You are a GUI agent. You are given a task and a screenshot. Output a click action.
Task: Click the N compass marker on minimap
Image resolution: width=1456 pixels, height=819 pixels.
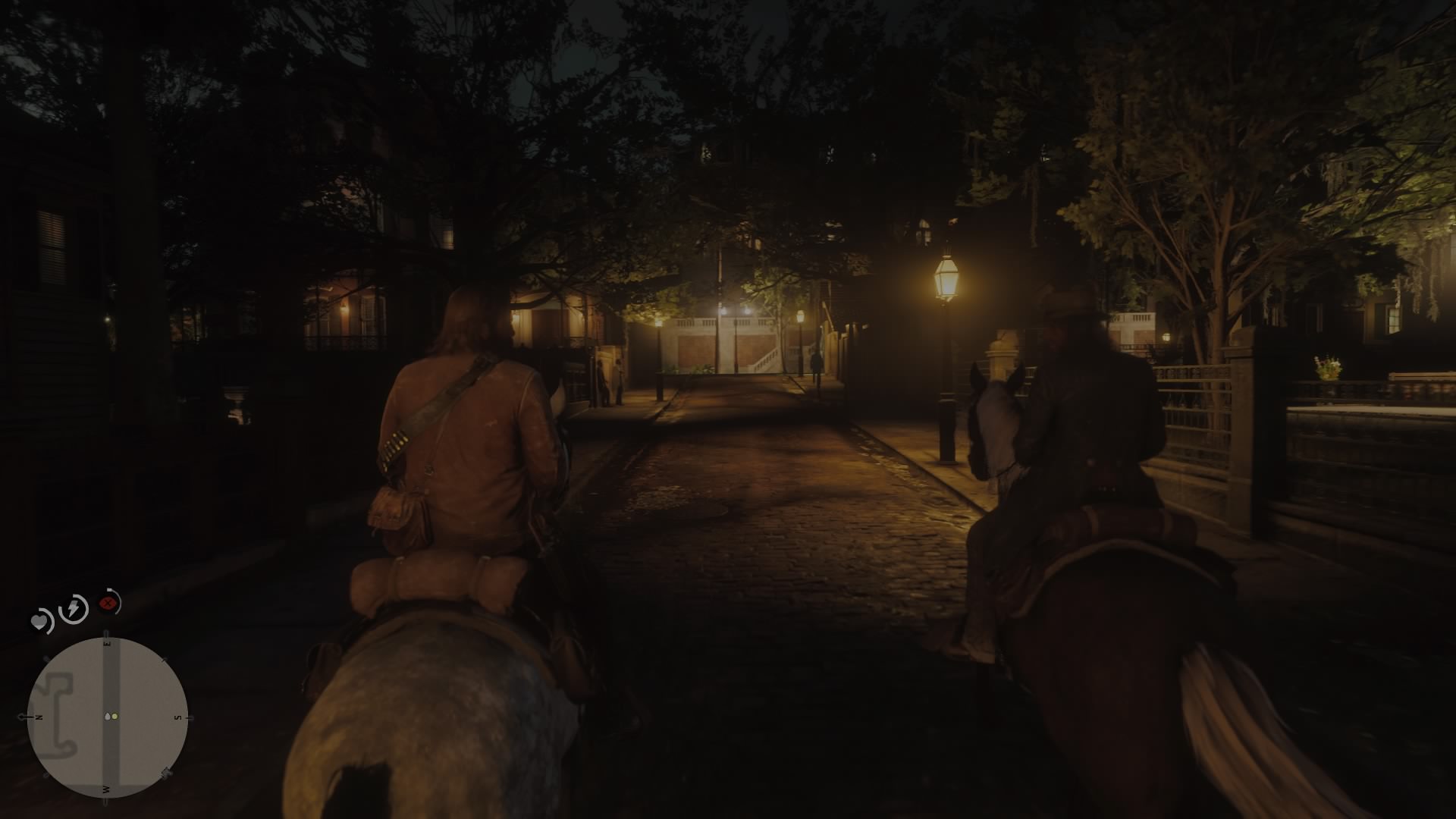point(37,716)
